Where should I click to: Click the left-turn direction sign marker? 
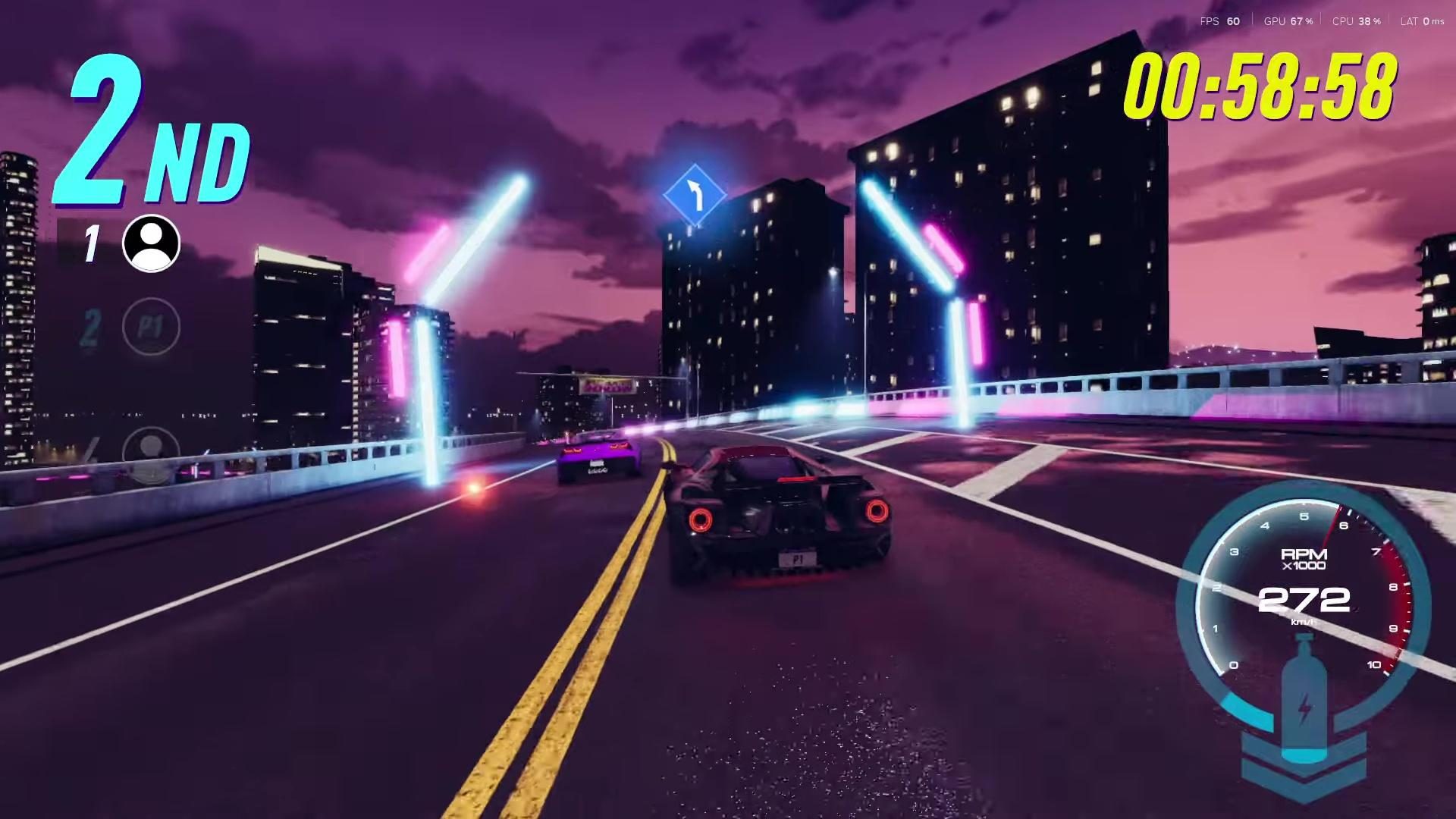coord(695,196)
